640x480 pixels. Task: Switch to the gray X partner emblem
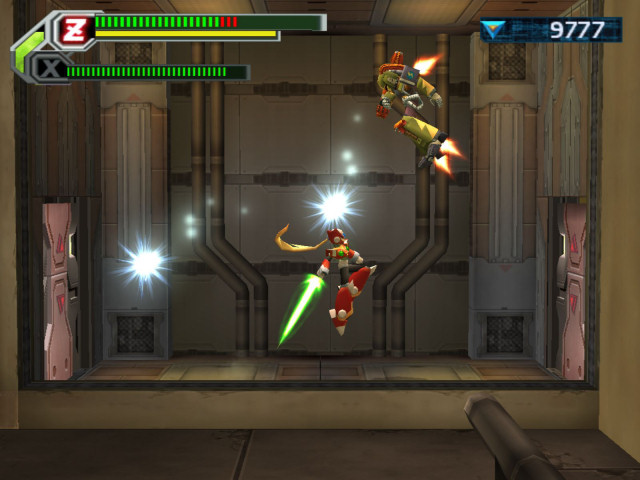(x=48, y=69)
